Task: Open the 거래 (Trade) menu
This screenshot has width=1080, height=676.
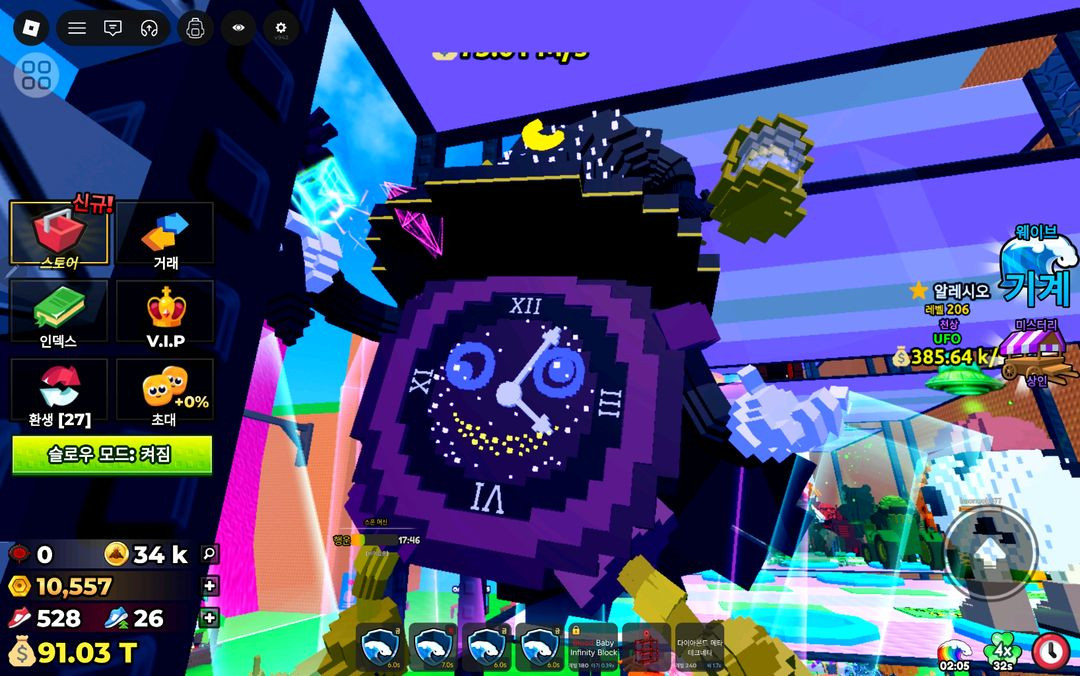Action: tap(165, 234)
